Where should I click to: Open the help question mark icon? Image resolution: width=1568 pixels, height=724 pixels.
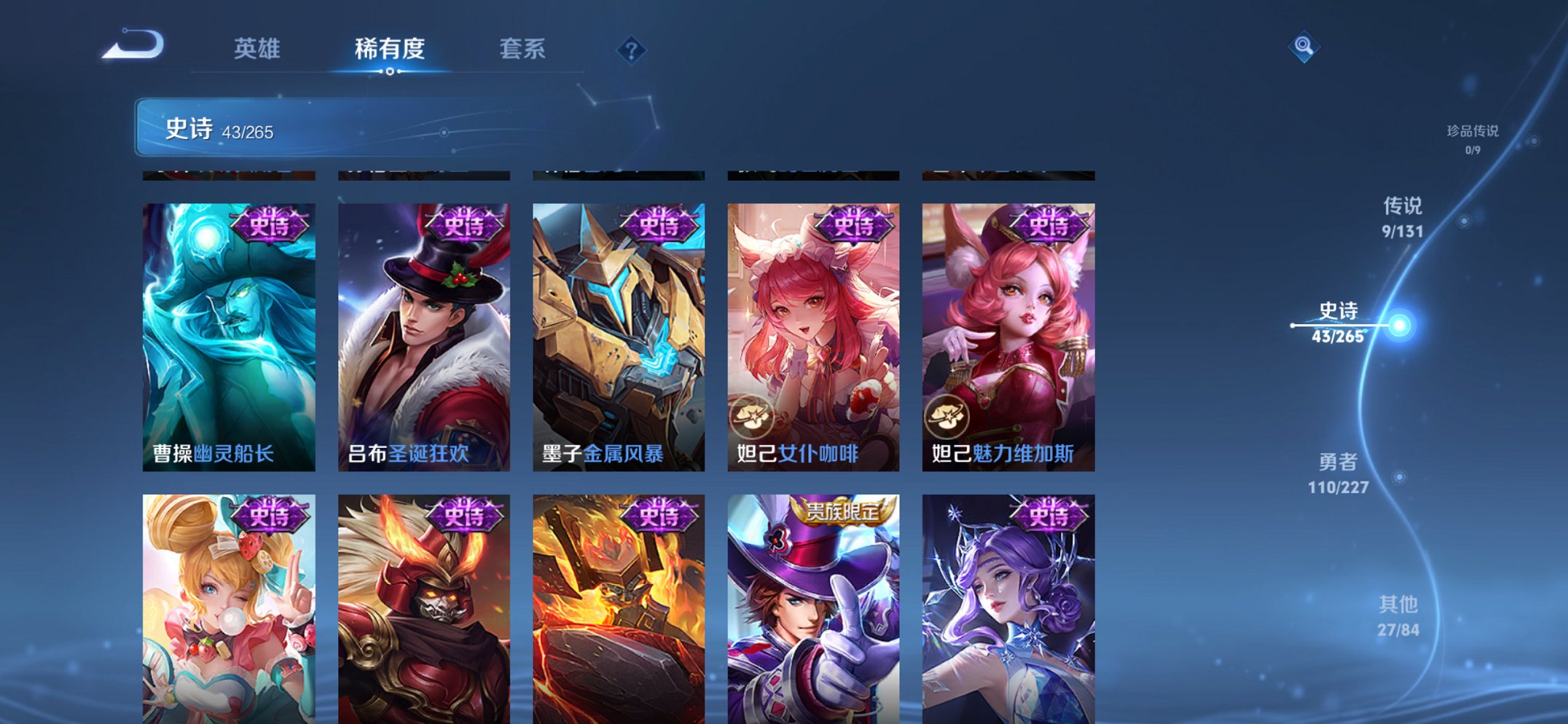tap(631, 50)
